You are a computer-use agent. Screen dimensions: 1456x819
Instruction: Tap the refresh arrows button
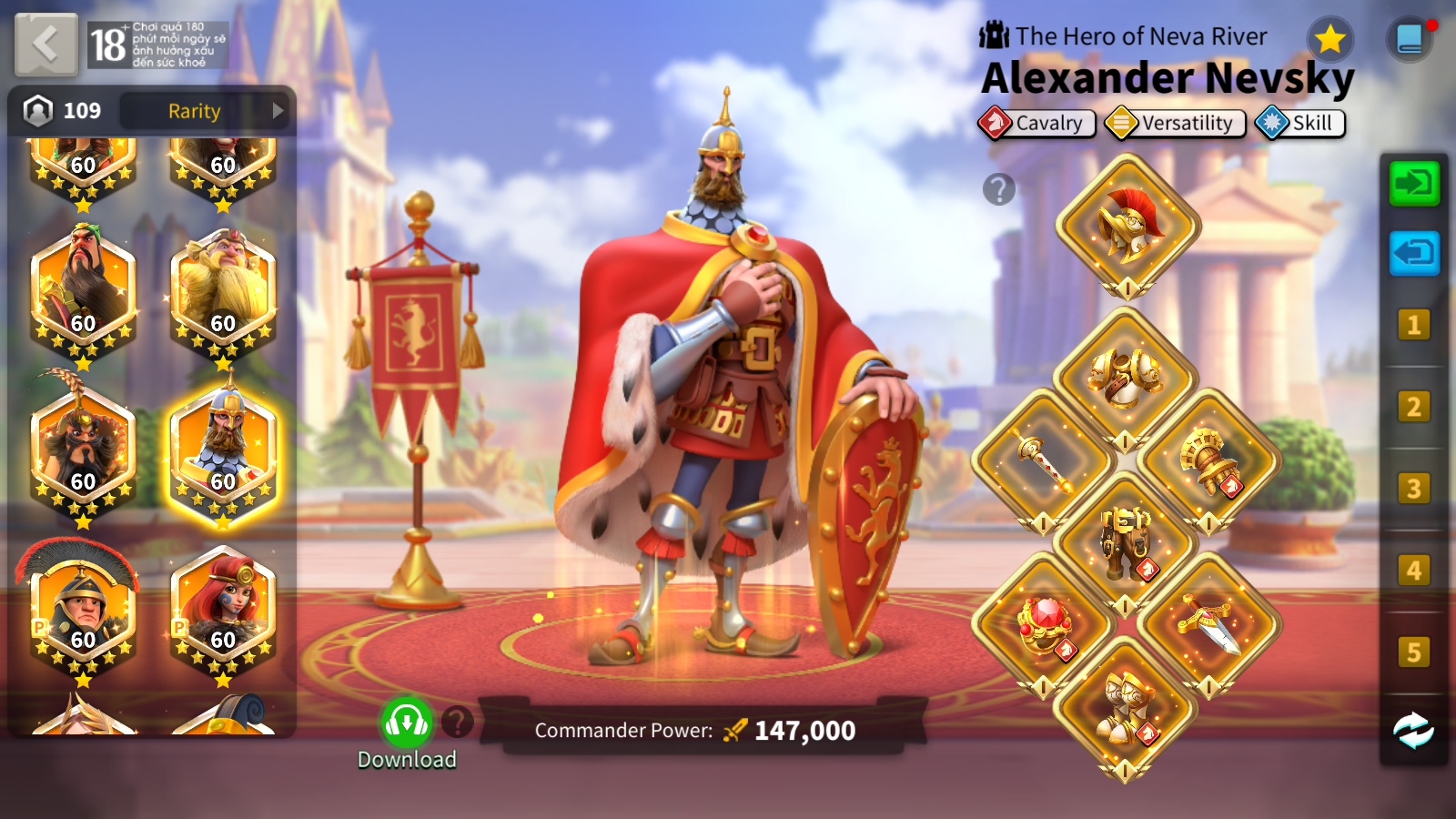[1413, 730]
